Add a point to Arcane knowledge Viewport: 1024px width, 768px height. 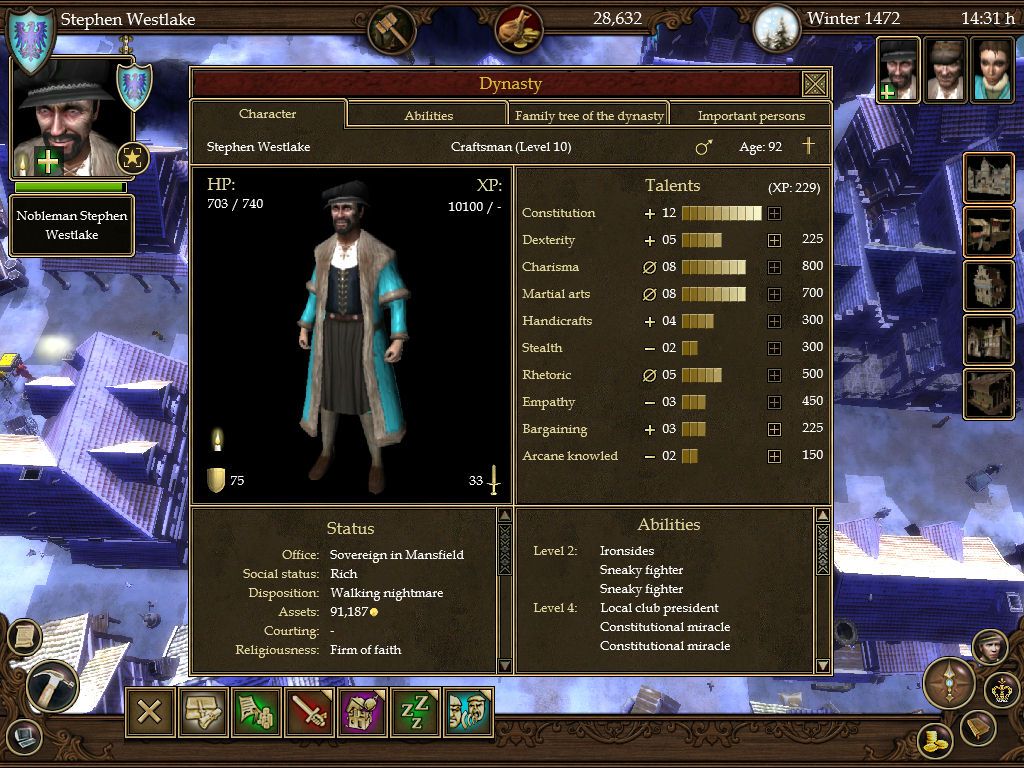coord(774,456)
